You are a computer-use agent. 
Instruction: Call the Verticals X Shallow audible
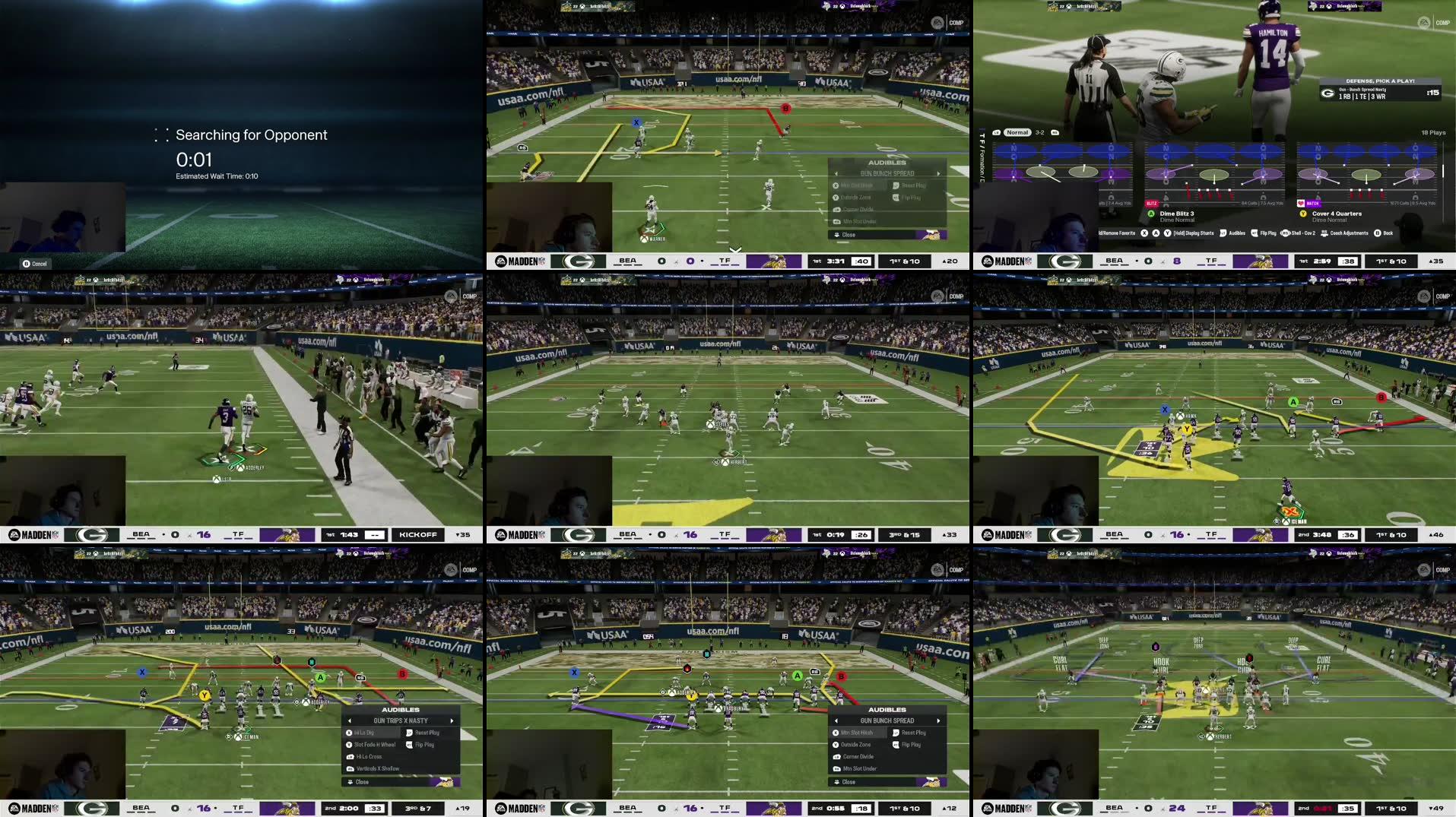click(377, 768)
